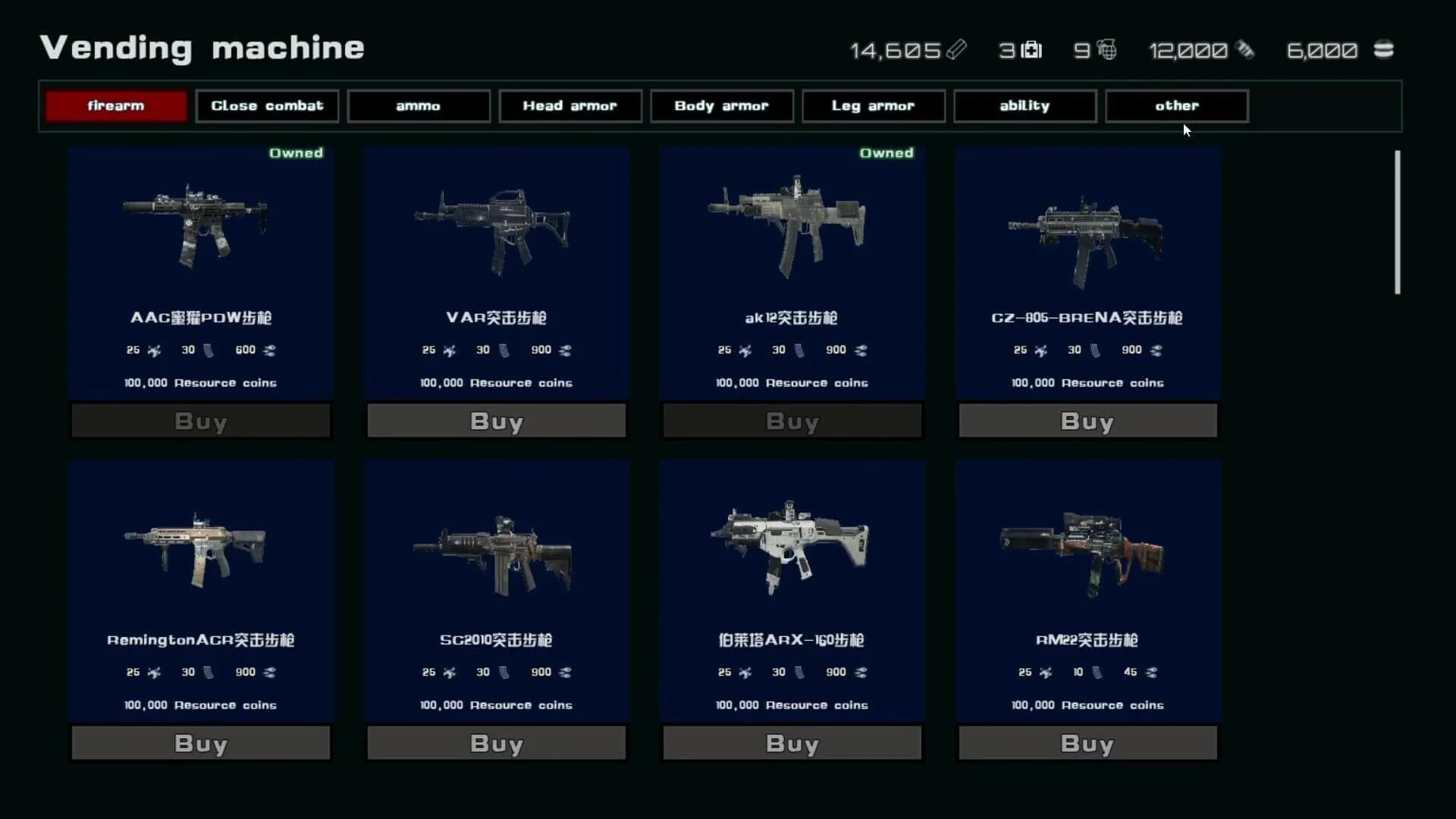
Task: Click the bullet icon next to 12,000
Action: click(1246, 50)
